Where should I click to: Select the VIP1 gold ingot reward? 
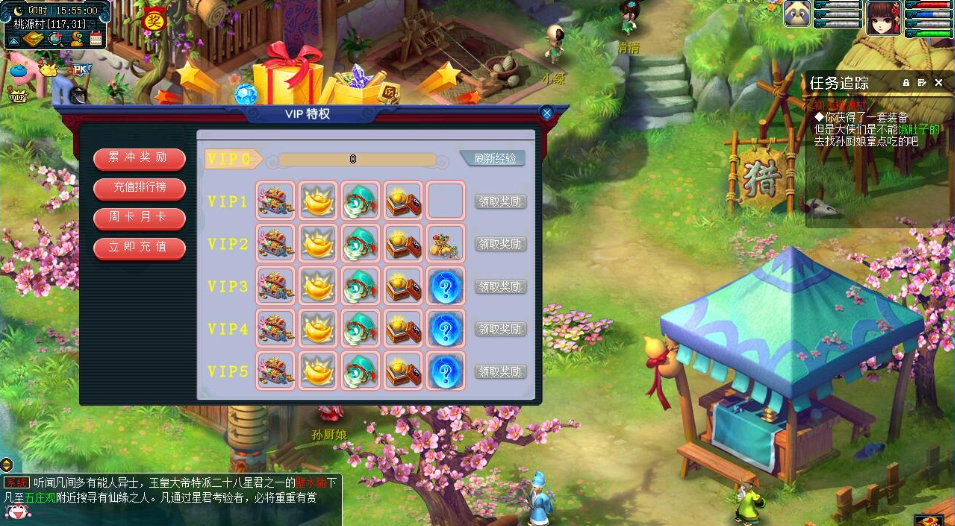318,201
